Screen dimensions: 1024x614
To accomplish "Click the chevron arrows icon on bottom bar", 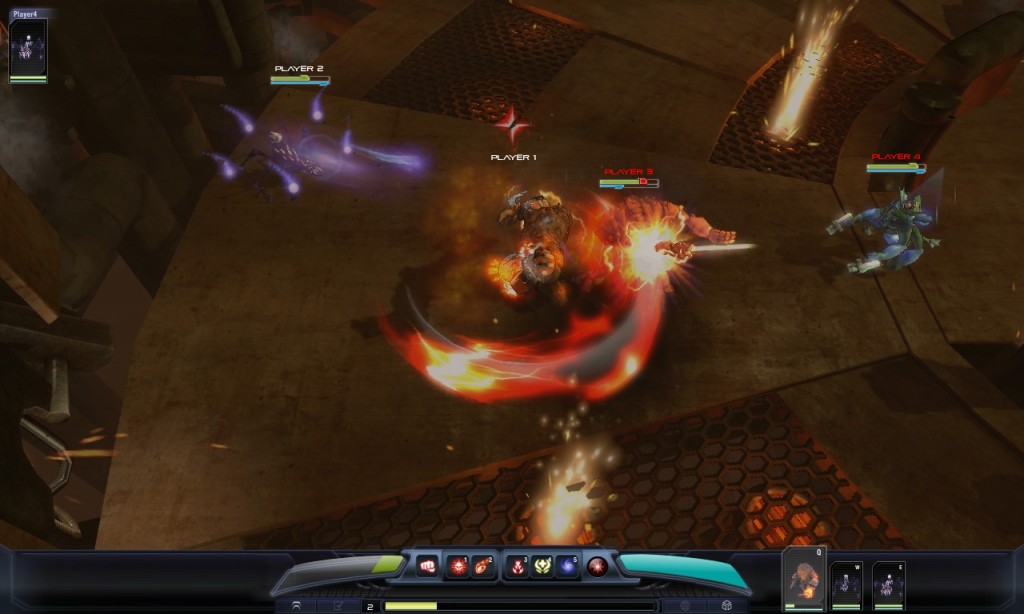I will pos(297,606).
